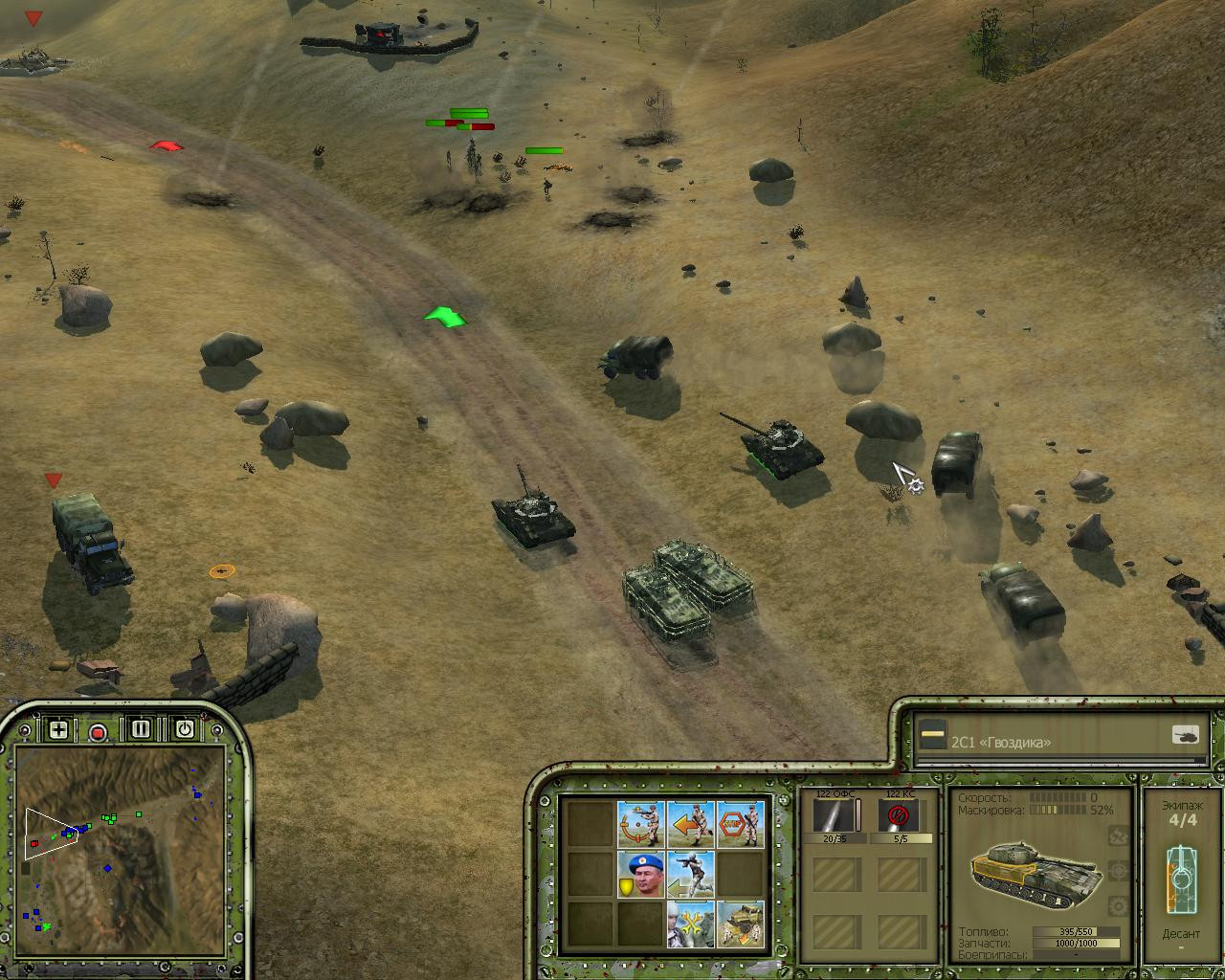The width and height of the screenshot is (1225, 980).
Task: Open the power/exit menu button
Action: tap(184, 729)
